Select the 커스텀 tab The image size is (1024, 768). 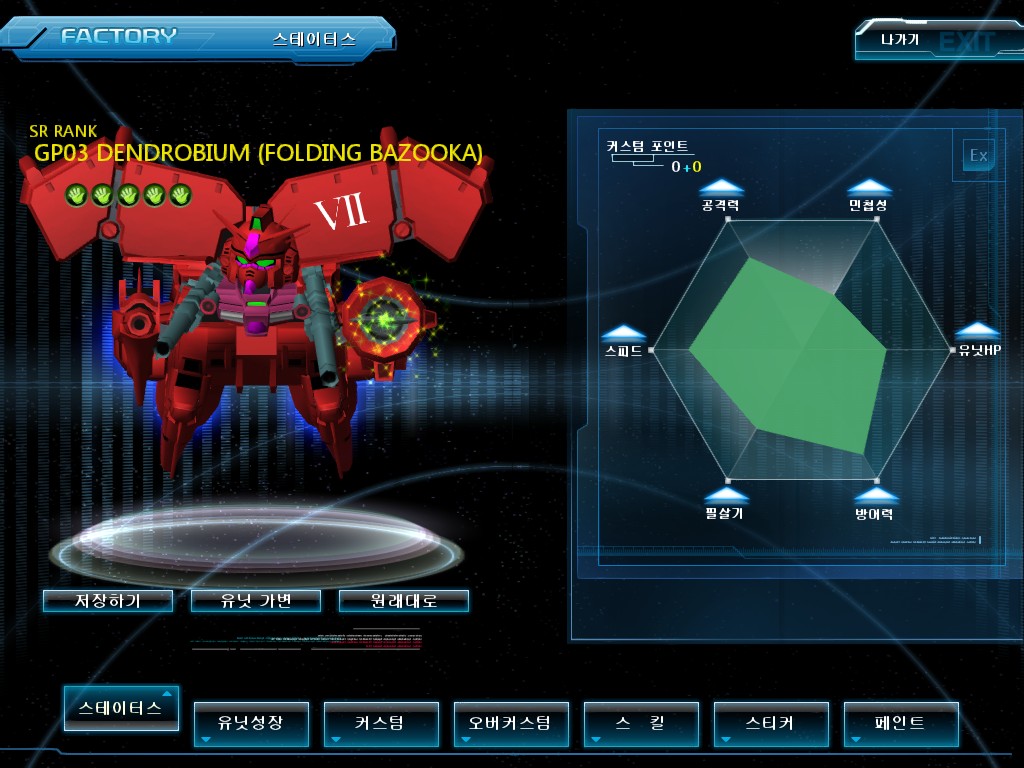pos(380,723)
